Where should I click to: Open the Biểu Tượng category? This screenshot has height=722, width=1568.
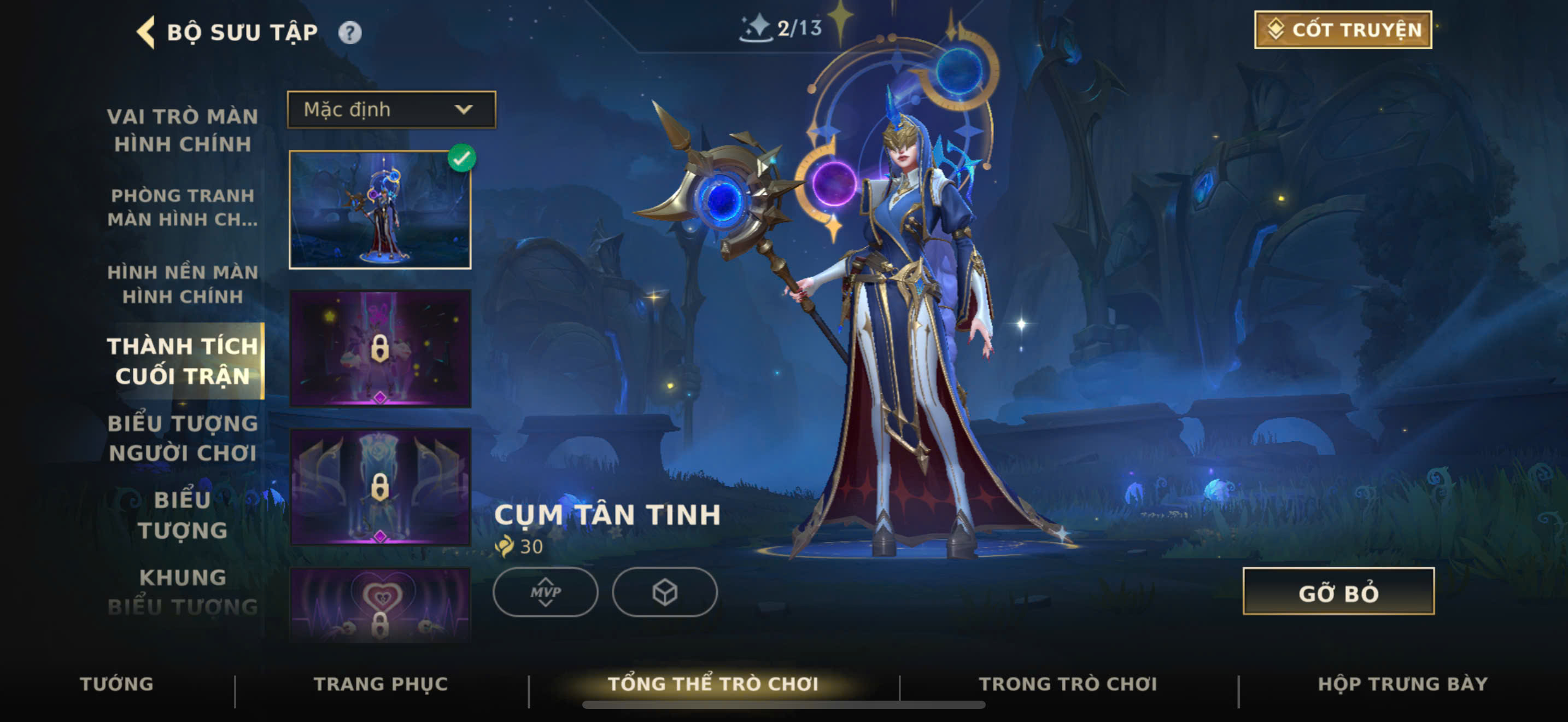pyautogui.click(x=183, y=514)
